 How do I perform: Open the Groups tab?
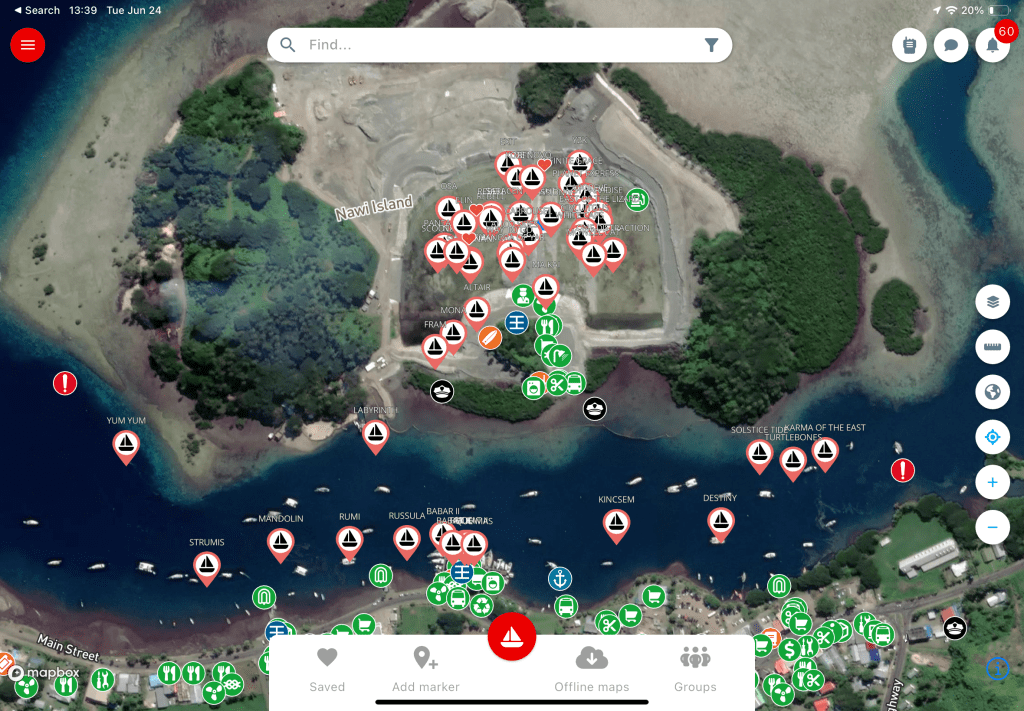(x=695, y=669)
